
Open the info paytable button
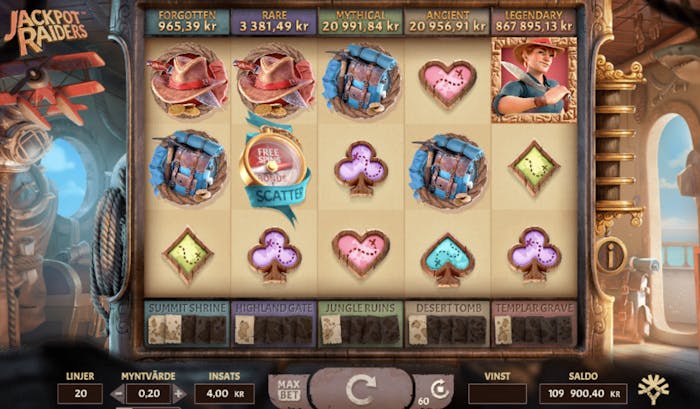(610, 253)
